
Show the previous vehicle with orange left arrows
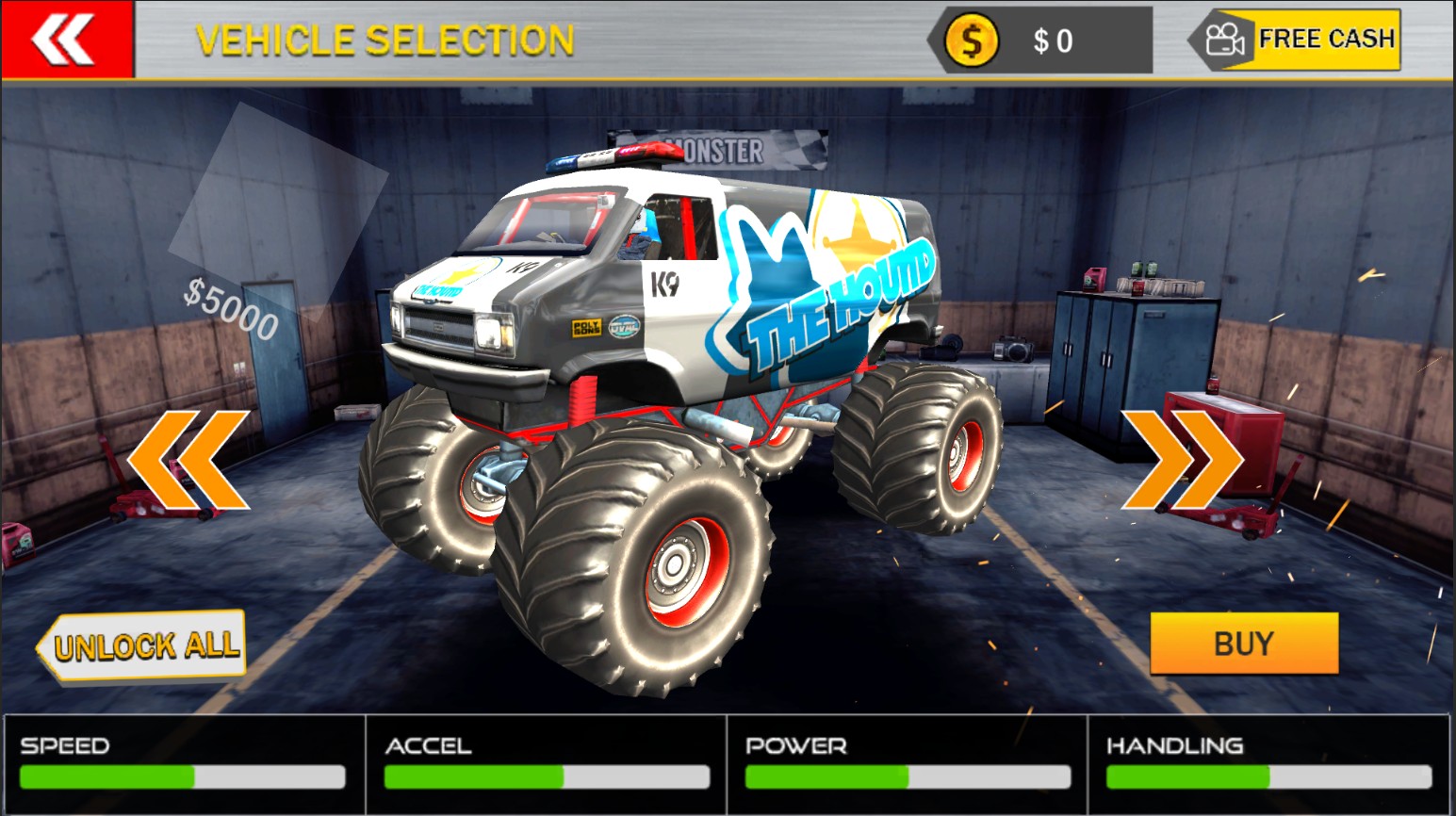click(188, 459)
